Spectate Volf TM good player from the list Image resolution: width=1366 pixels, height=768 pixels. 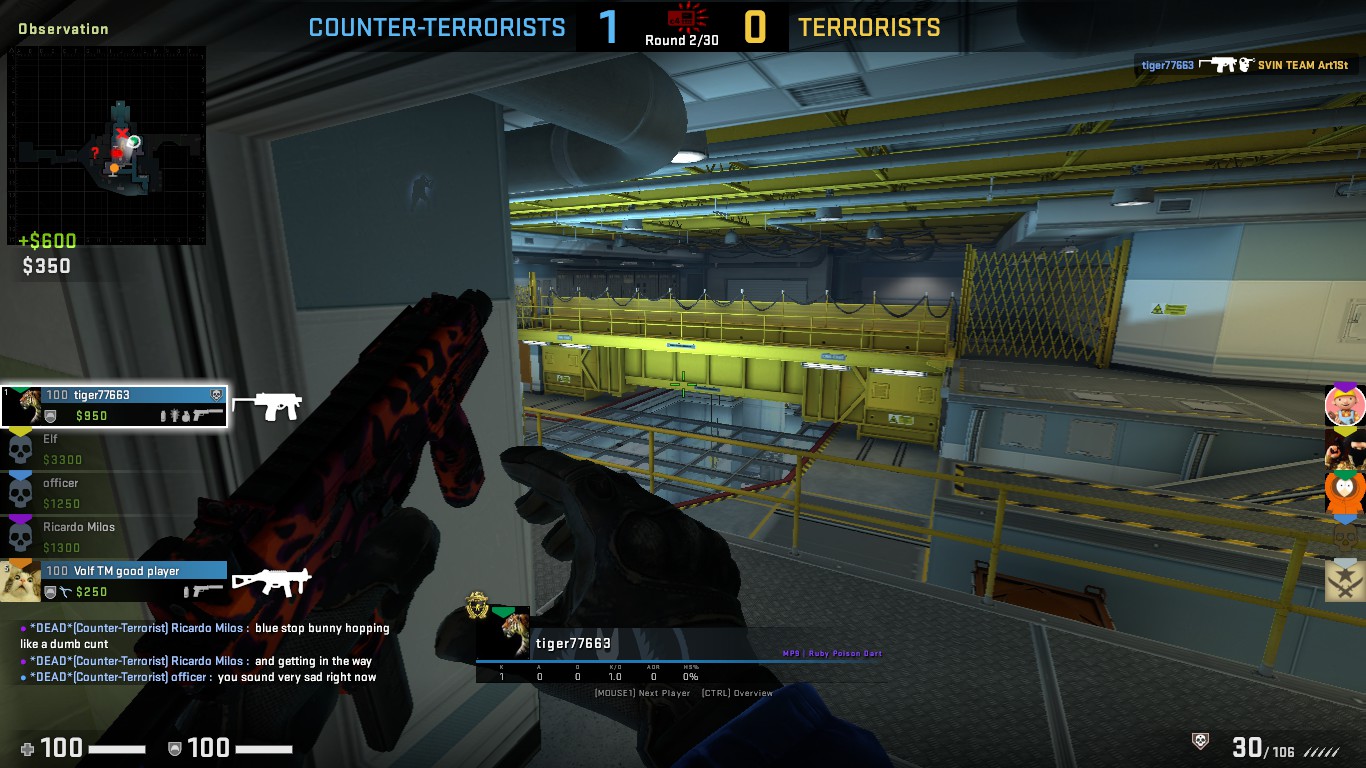click(x=114, y=581)
